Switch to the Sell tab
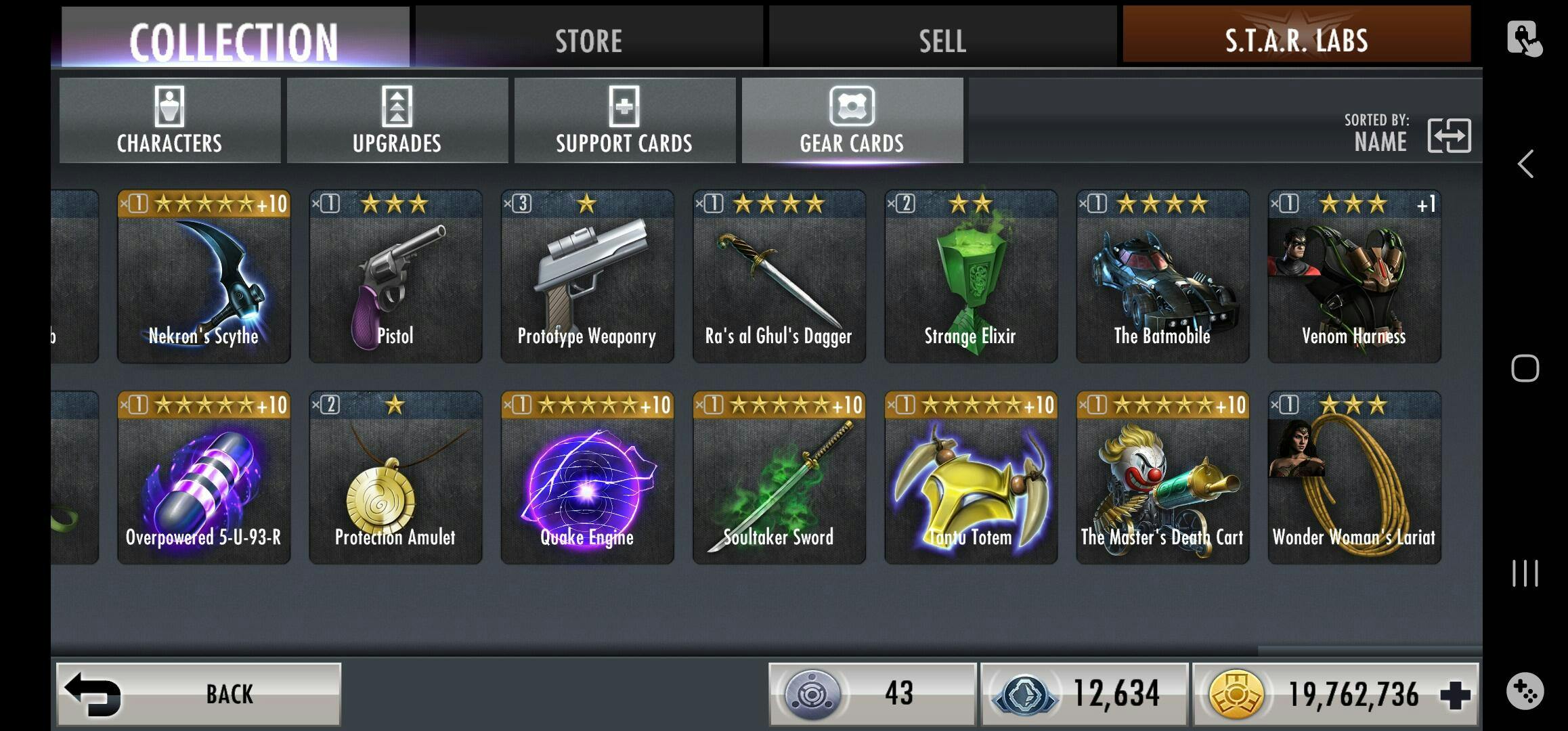Screen dimensions: 1568x731 point(942,39)
